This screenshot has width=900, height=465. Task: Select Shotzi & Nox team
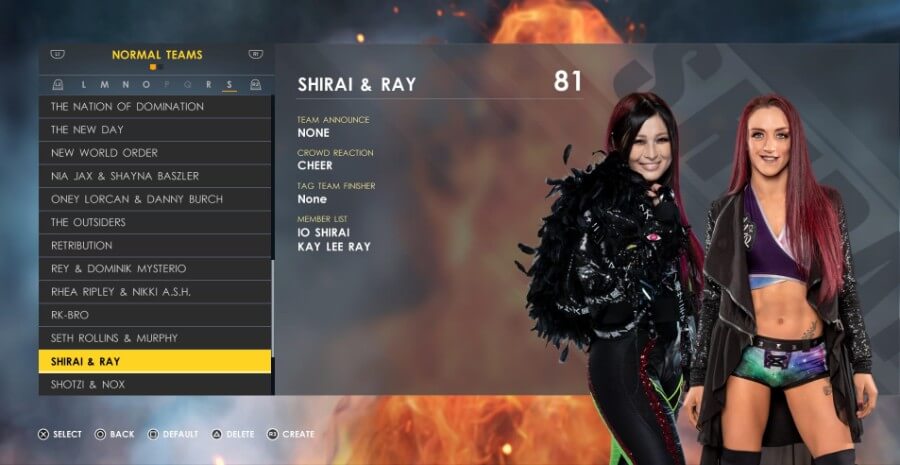click(x=155, y=384)
